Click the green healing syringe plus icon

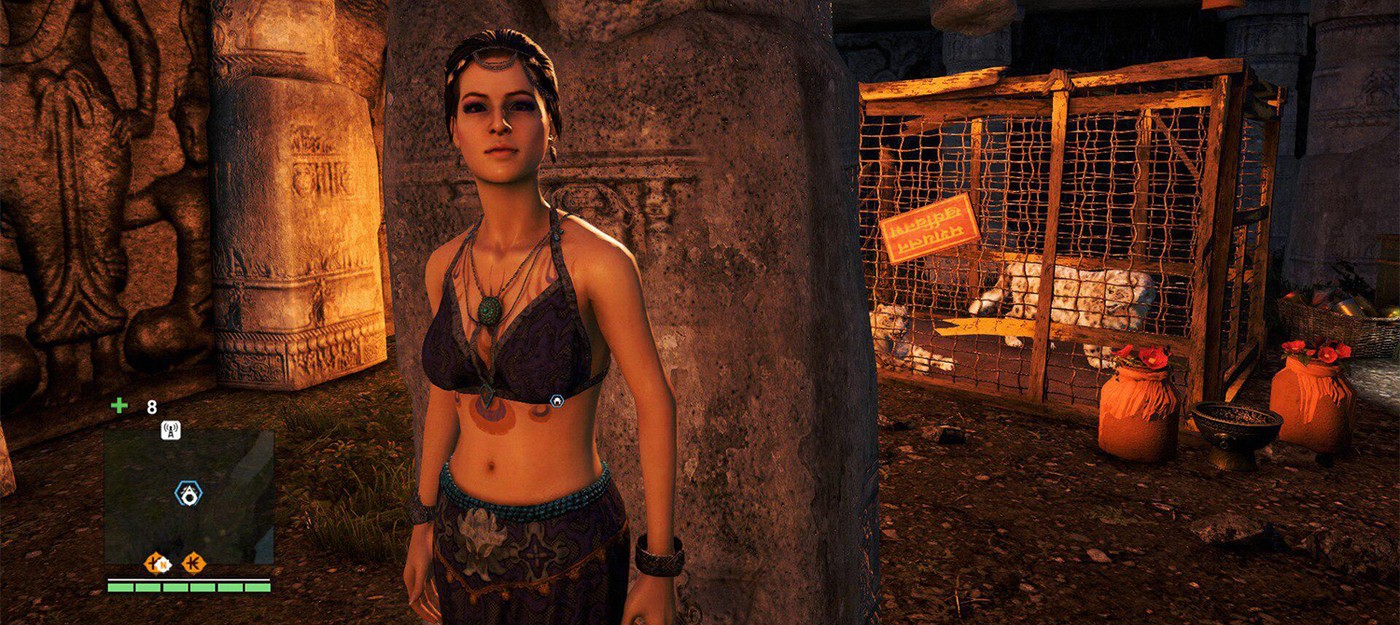tap(119, 406)
